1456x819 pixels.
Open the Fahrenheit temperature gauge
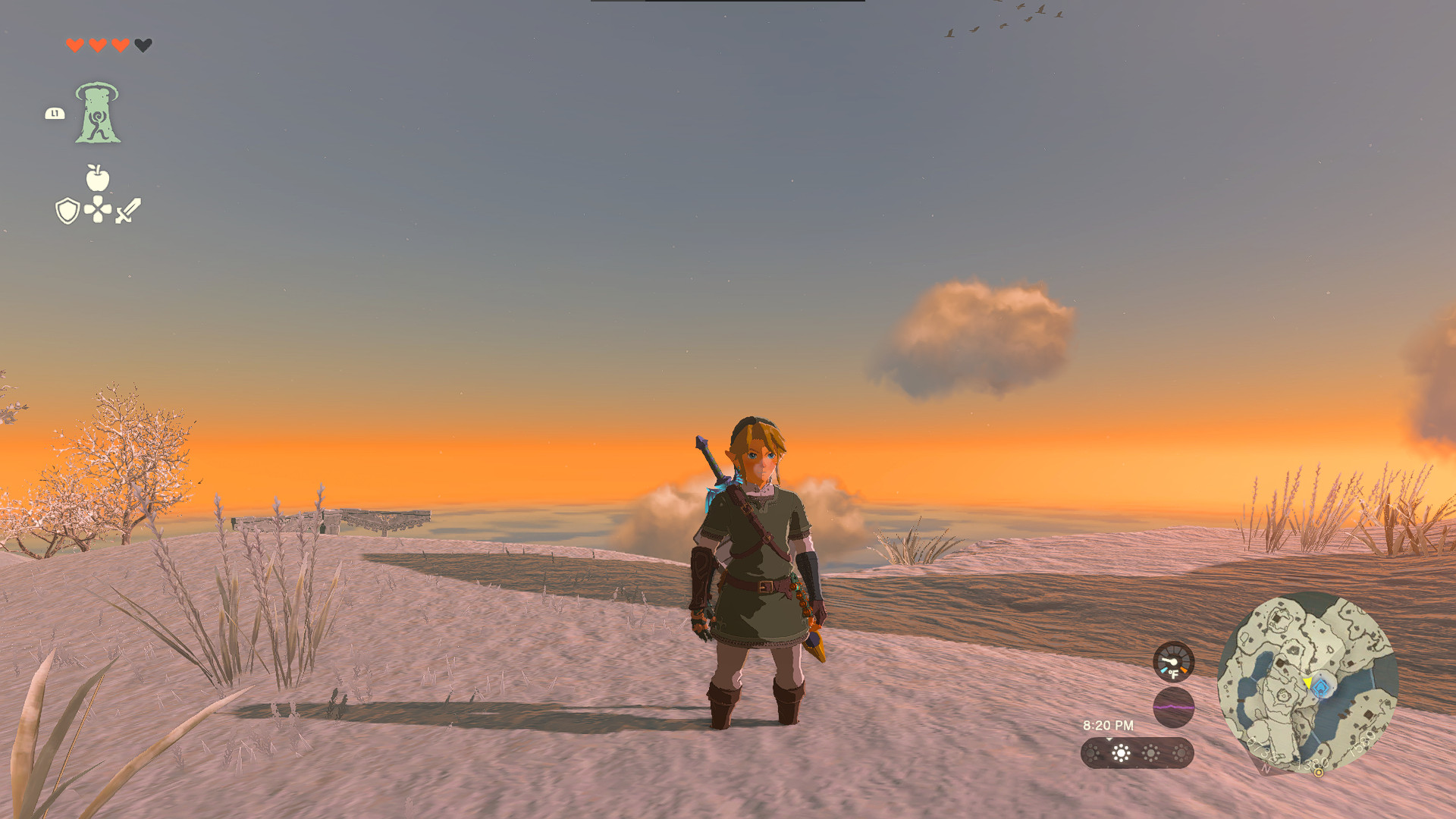[1174, 661]
